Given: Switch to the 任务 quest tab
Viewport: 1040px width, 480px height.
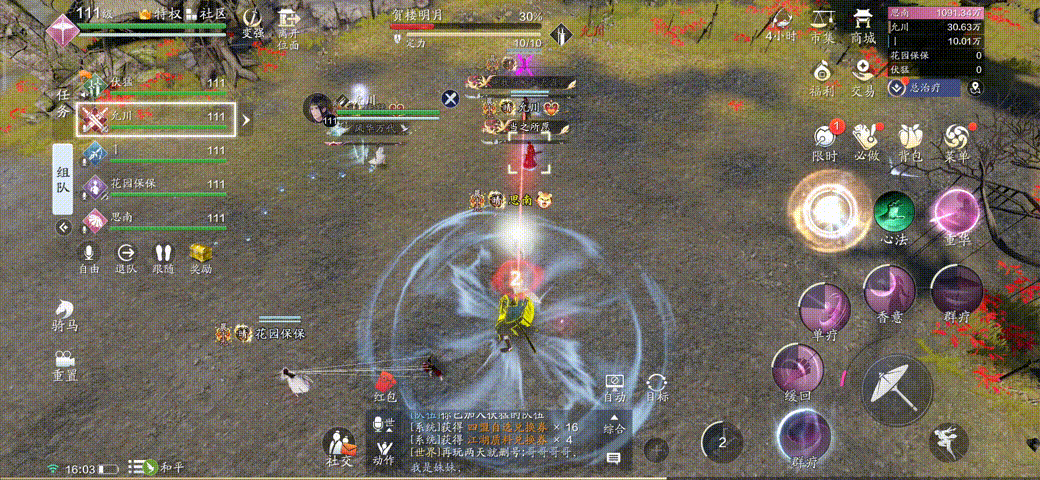Looking at the screenshot, I should pyautogui.click(x=64, y=105).
